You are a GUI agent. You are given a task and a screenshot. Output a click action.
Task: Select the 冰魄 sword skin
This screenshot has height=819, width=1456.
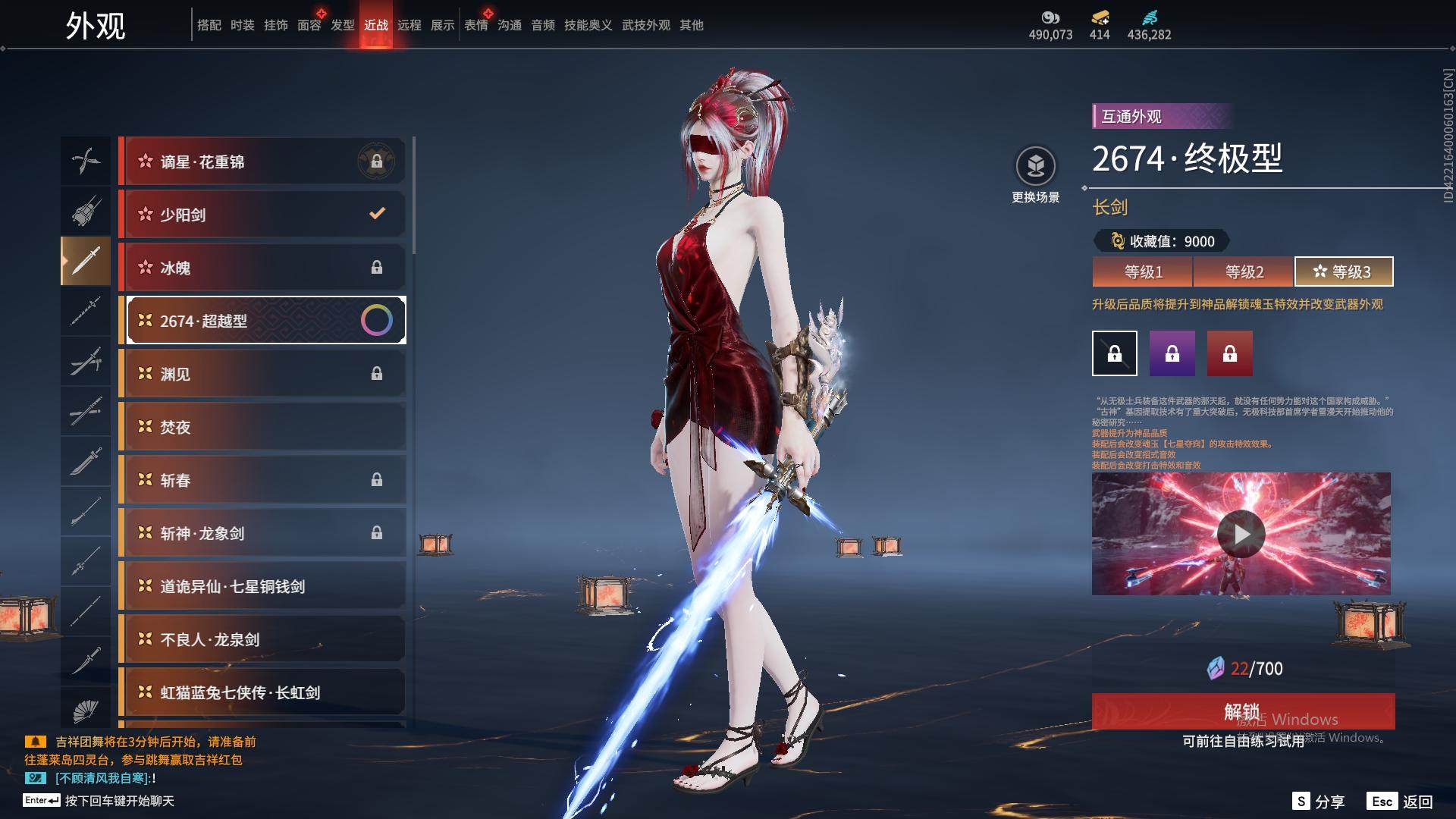262,268
